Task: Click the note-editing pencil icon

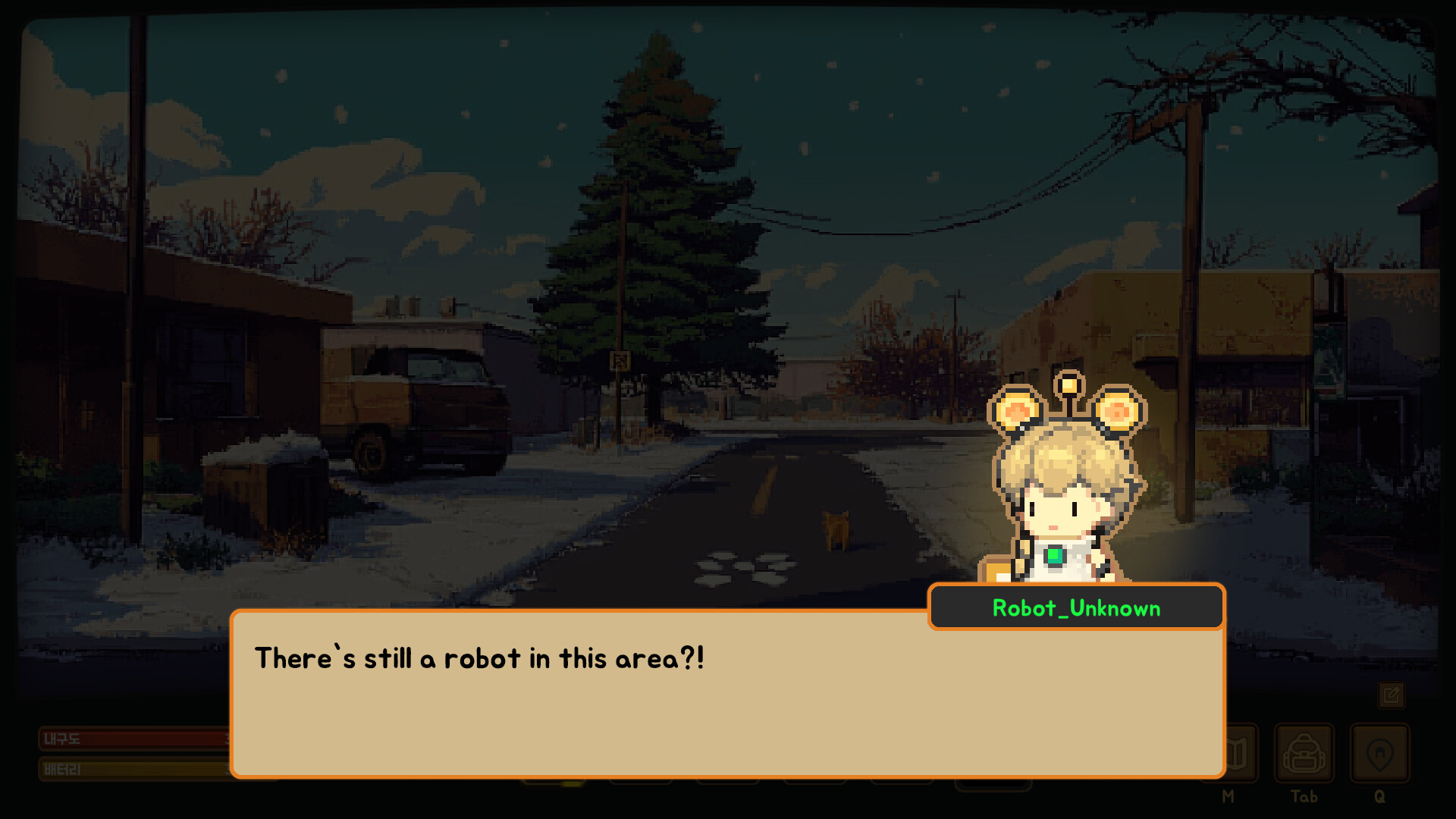Action: tap(1392, 695)
